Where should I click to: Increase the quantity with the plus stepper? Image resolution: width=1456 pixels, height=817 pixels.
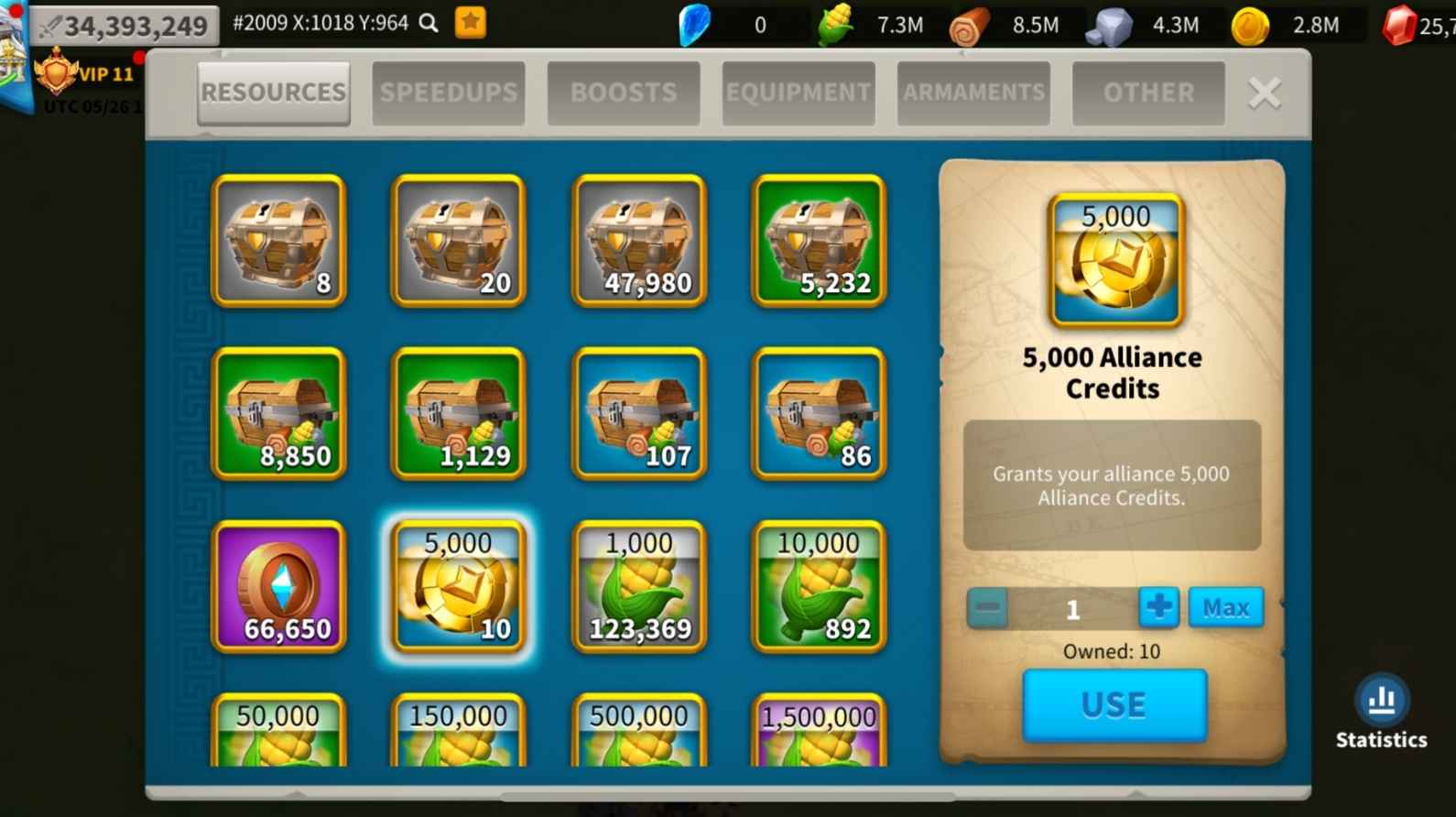[x=1158, y=606]
